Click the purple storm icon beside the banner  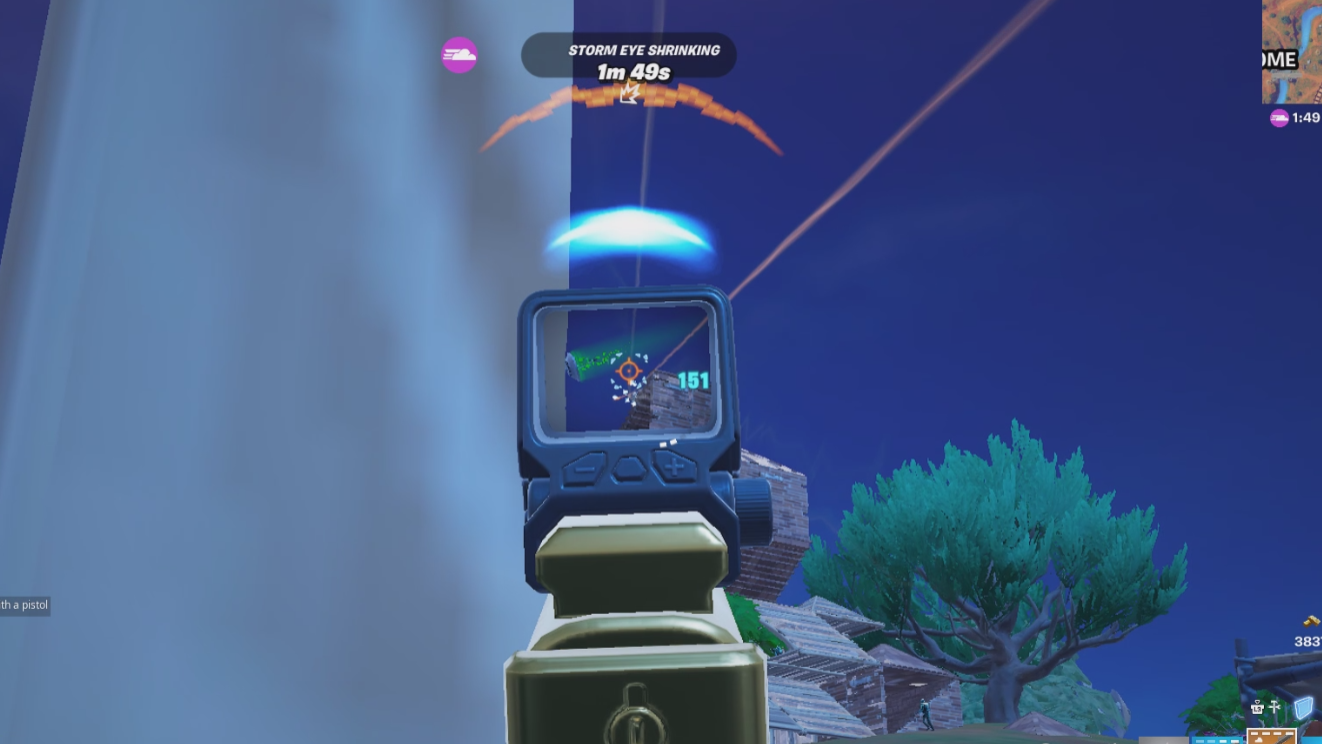pos(458,55)
